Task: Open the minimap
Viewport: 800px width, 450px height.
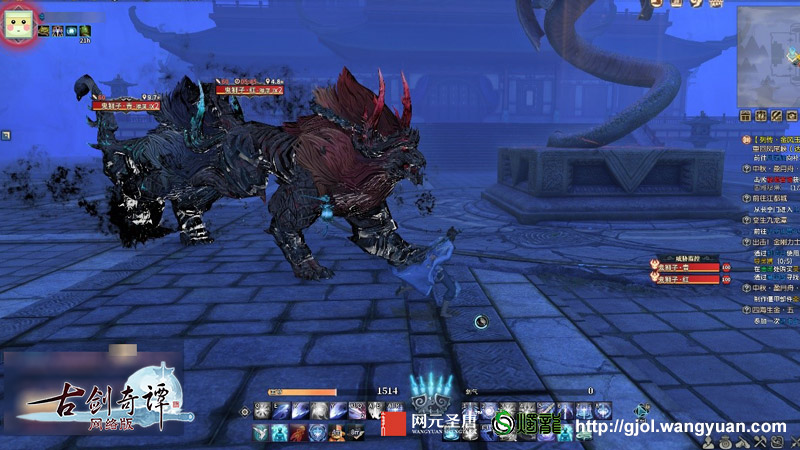Action: (770, 55)
